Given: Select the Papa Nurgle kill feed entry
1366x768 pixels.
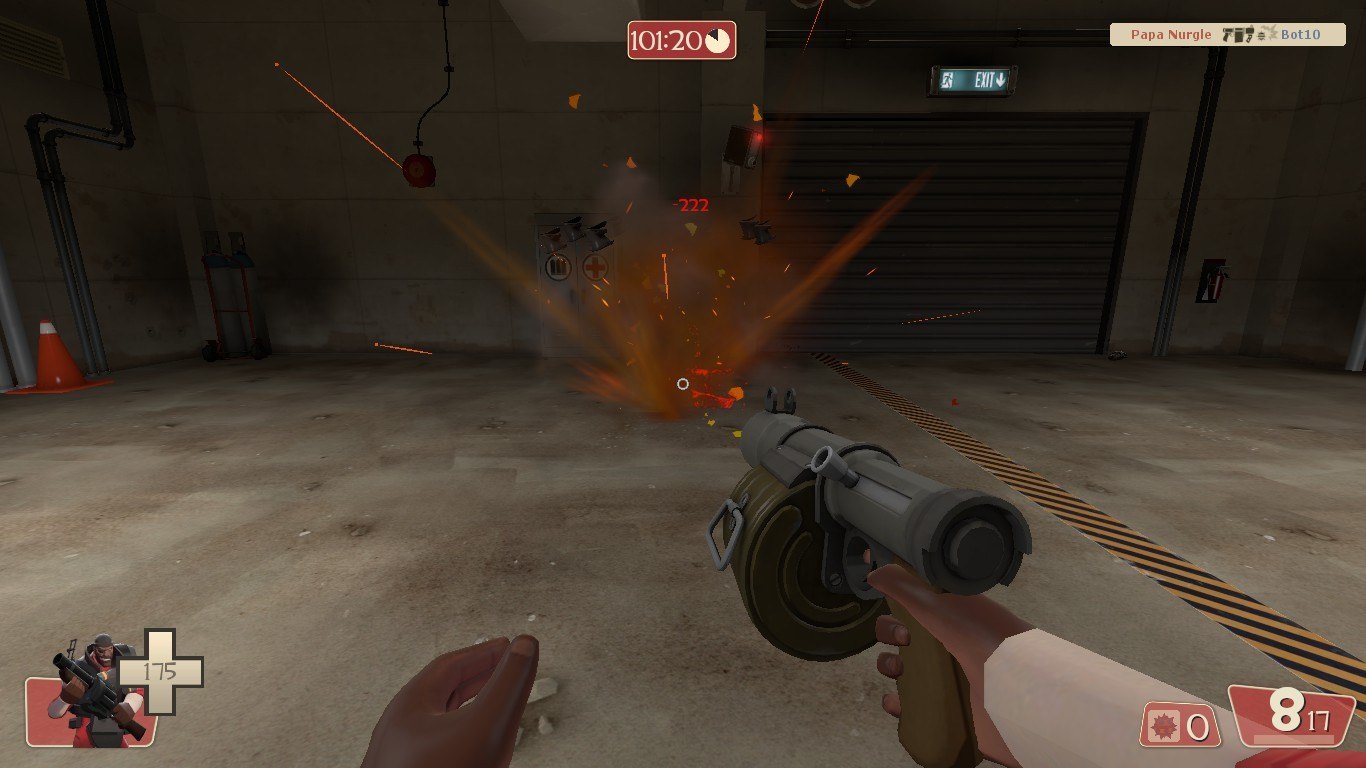Looking at the screenshot, I should pyautogui.click(x=1226, y=35).
